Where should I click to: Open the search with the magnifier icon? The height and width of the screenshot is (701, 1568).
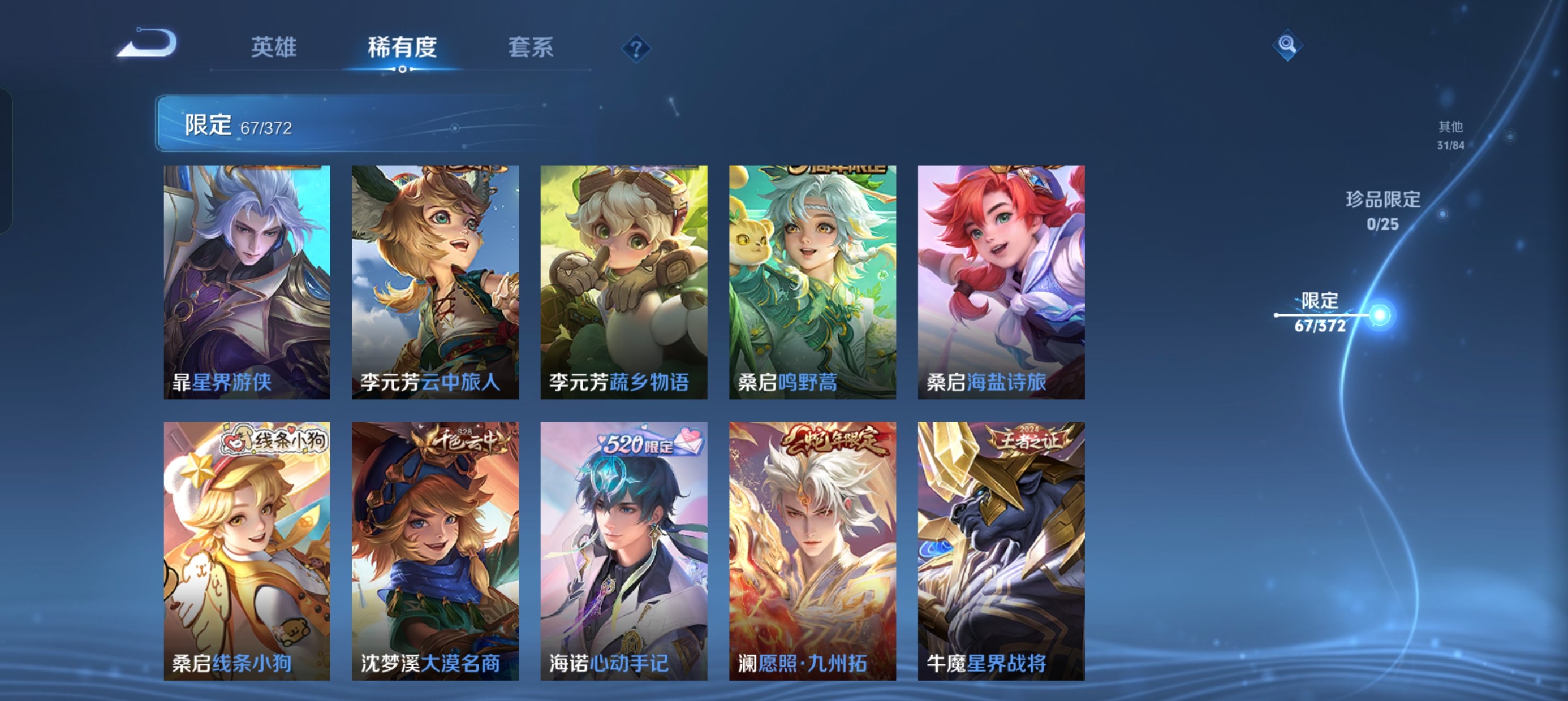pos(1288,45)
